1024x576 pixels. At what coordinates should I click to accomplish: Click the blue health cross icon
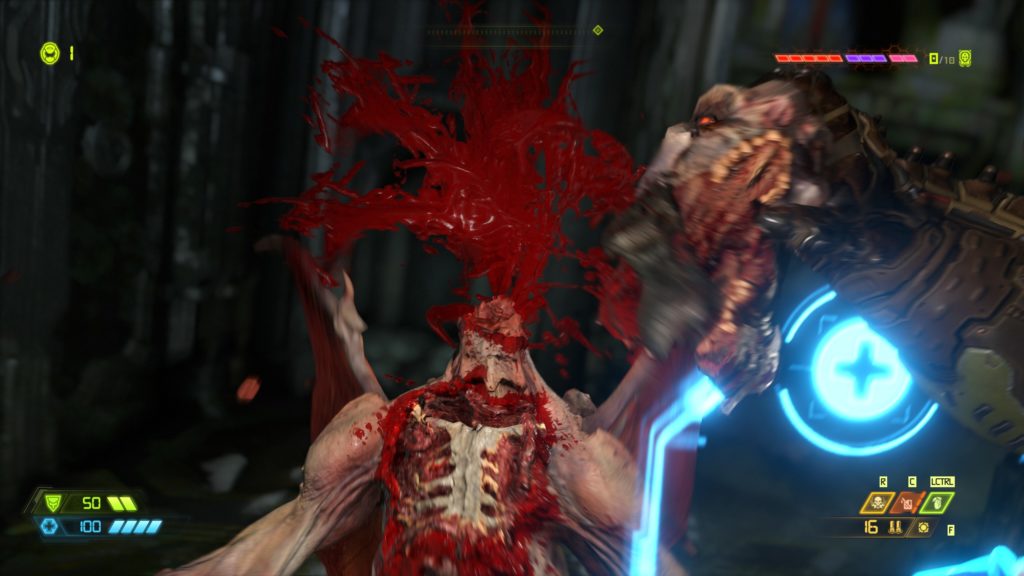click(x=49, y=526)
